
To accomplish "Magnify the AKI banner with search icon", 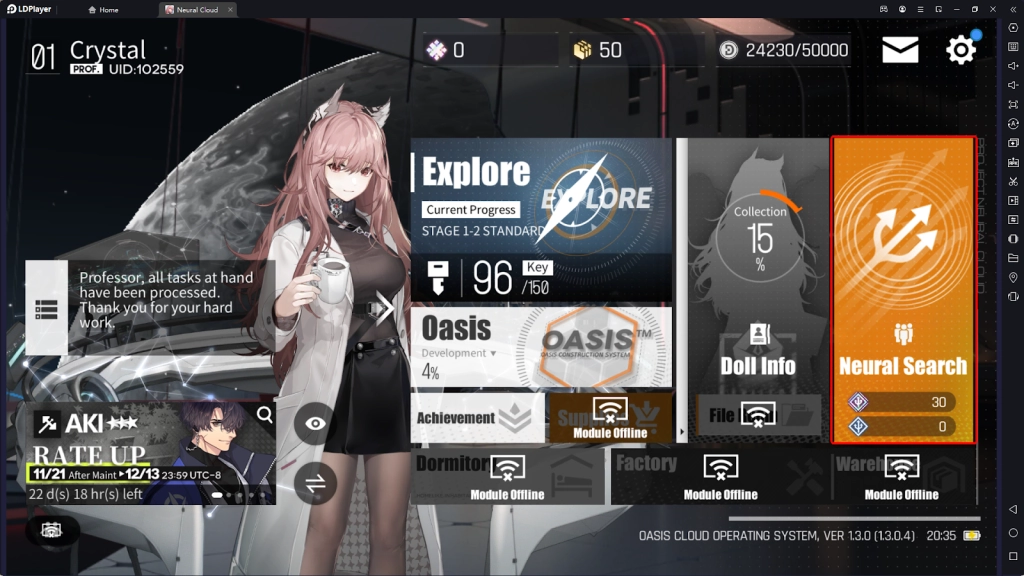I will click(265, 414).
